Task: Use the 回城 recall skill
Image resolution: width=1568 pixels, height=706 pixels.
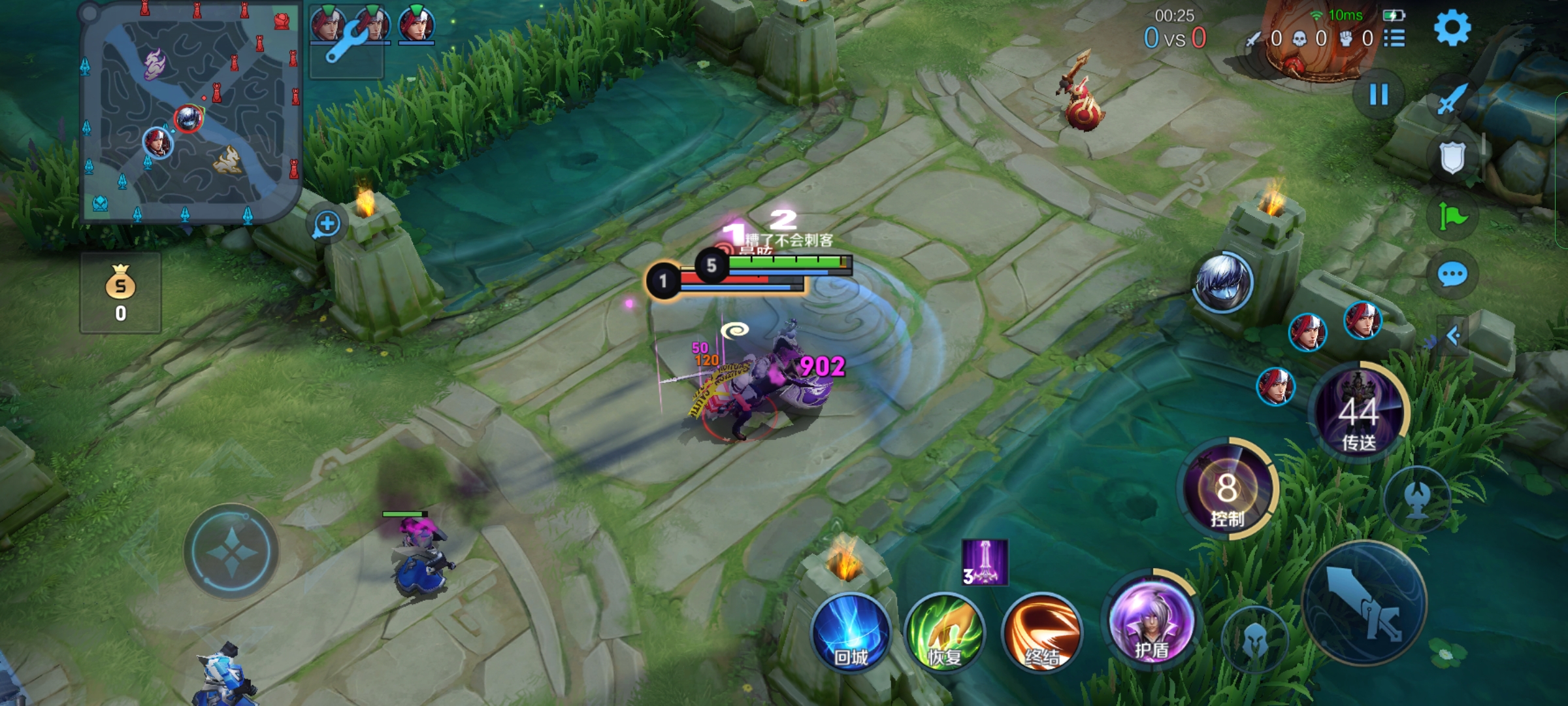Action: point(851,633)
